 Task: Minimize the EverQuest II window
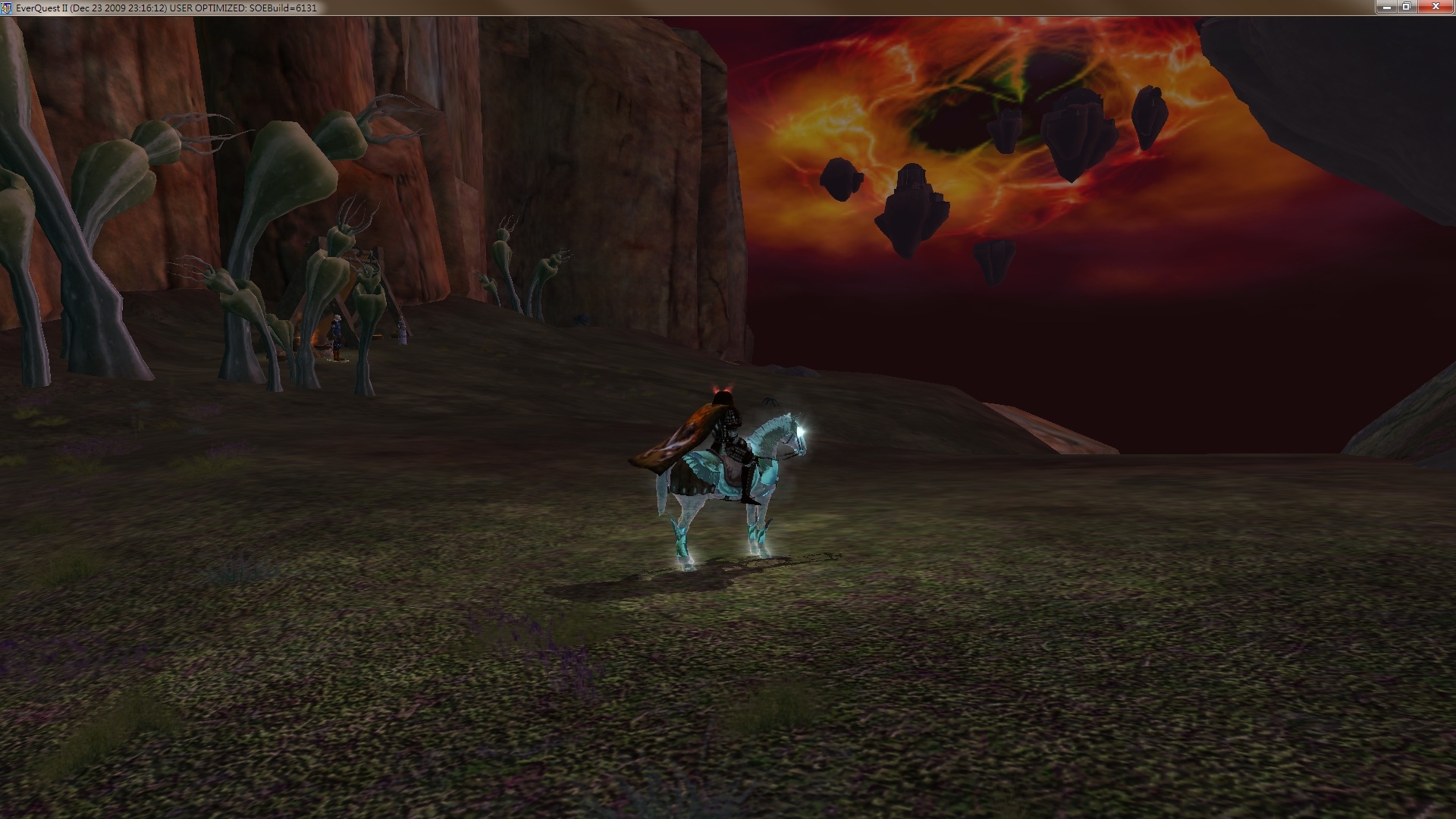[x=1386, y=7]
